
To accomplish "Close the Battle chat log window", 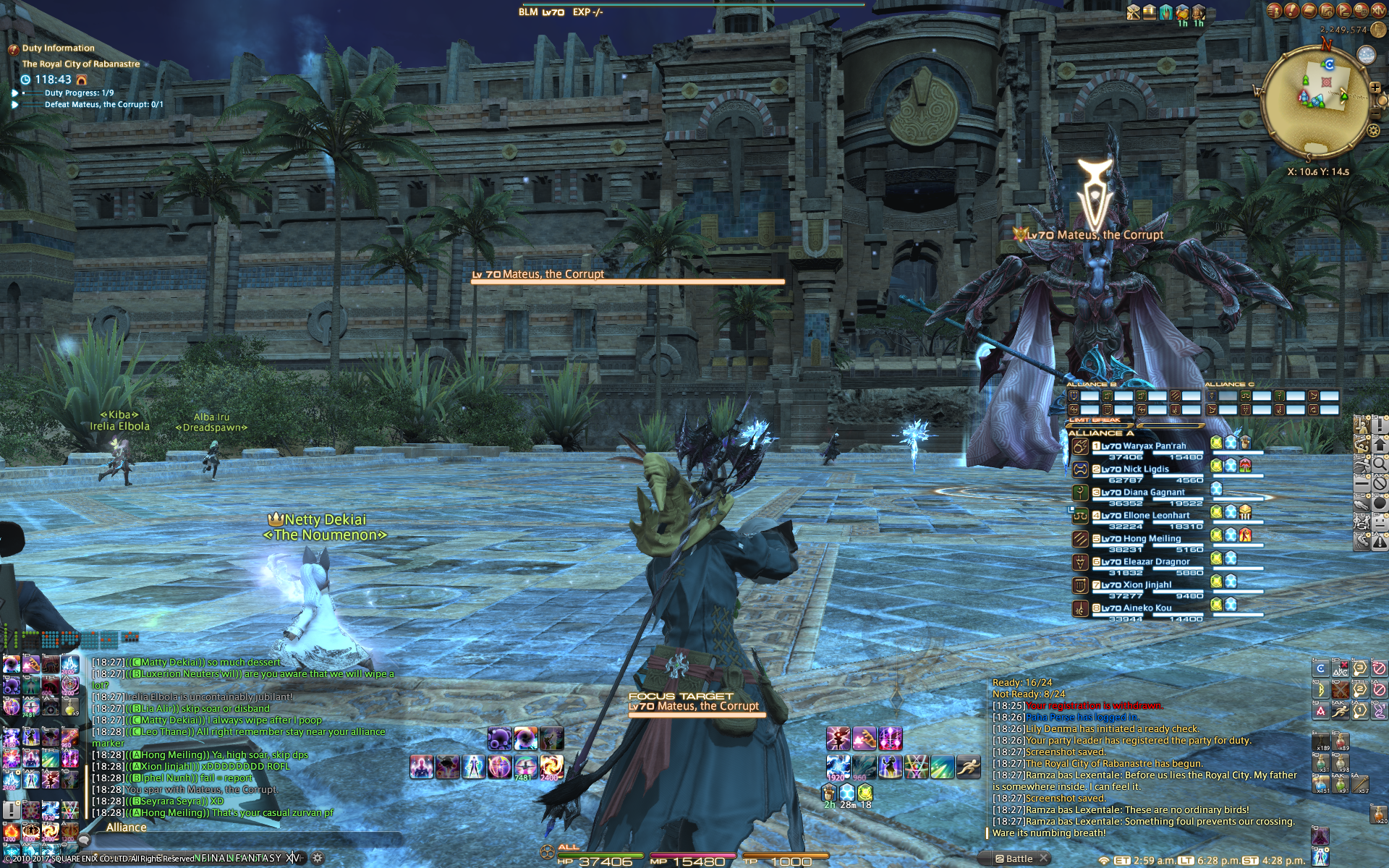I will [1044, 859].
